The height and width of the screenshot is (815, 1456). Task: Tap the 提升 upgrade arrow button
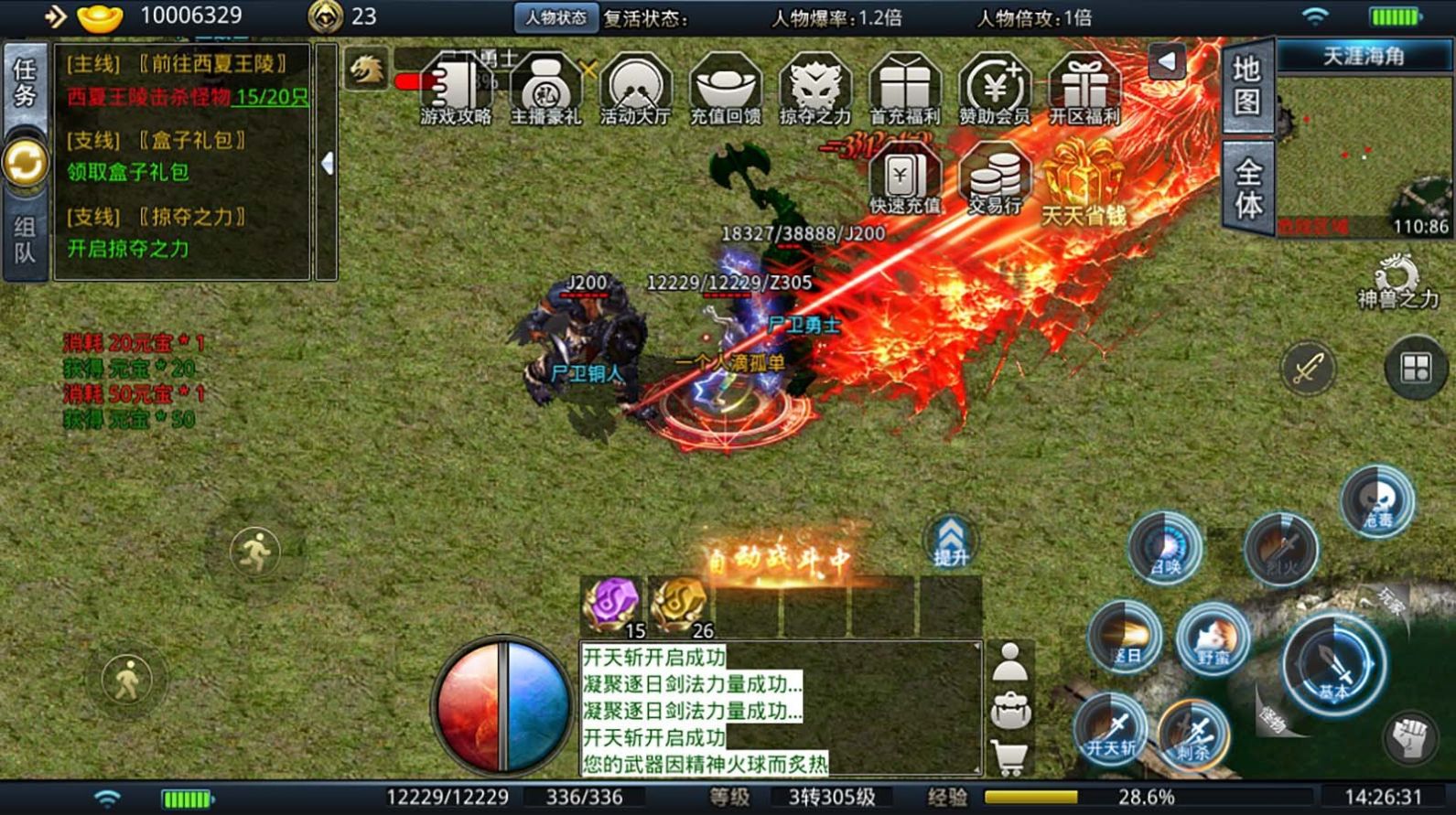pos(950,540)
